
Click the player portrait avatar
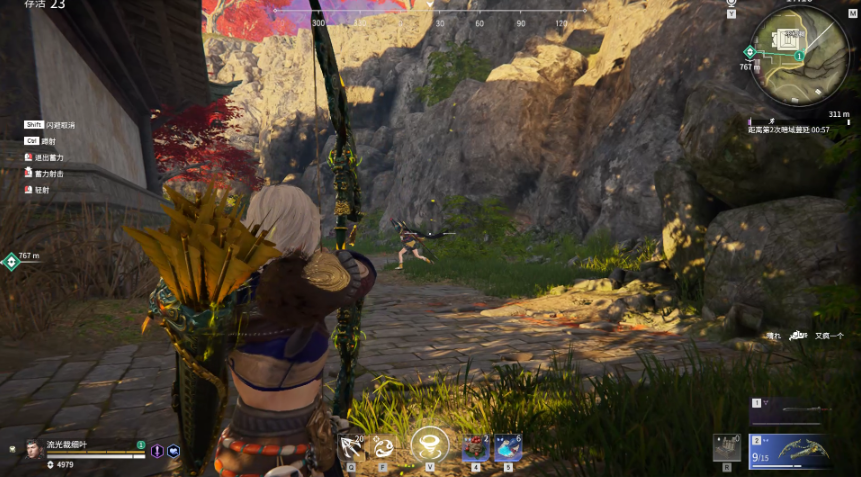coord(33,449)
